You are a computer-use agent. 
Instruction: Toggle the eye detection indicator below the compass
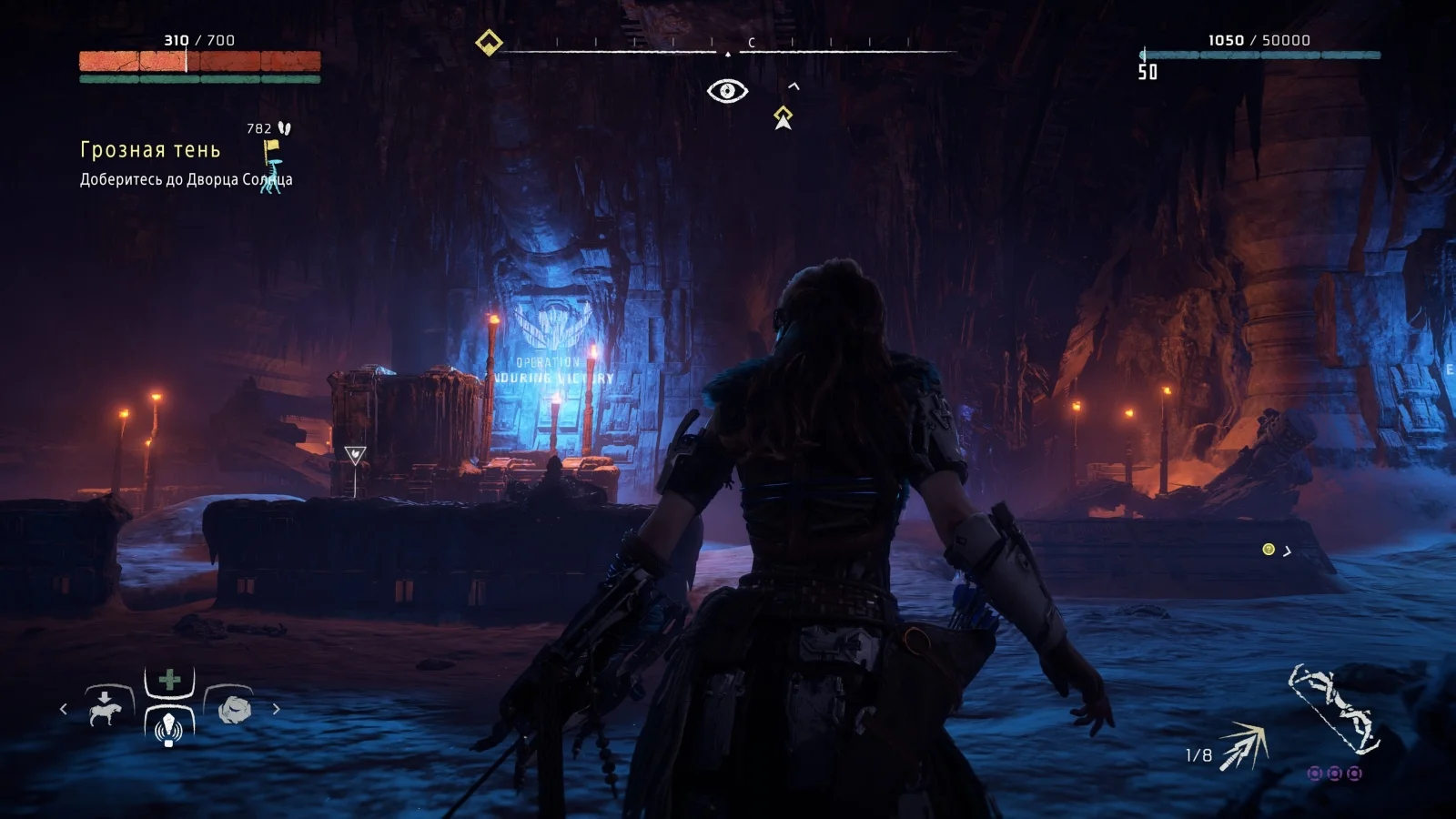coord(727,88)
